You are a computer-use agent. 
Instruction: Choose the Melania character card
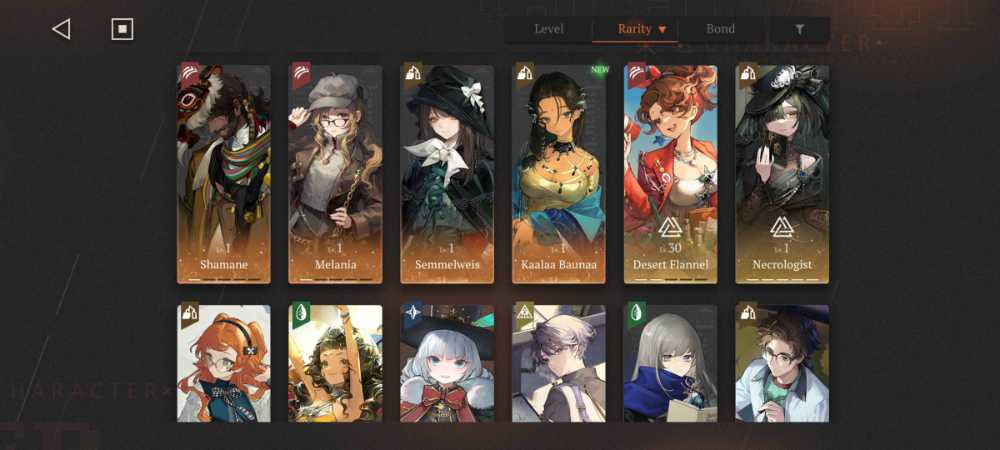pos(336,174)
